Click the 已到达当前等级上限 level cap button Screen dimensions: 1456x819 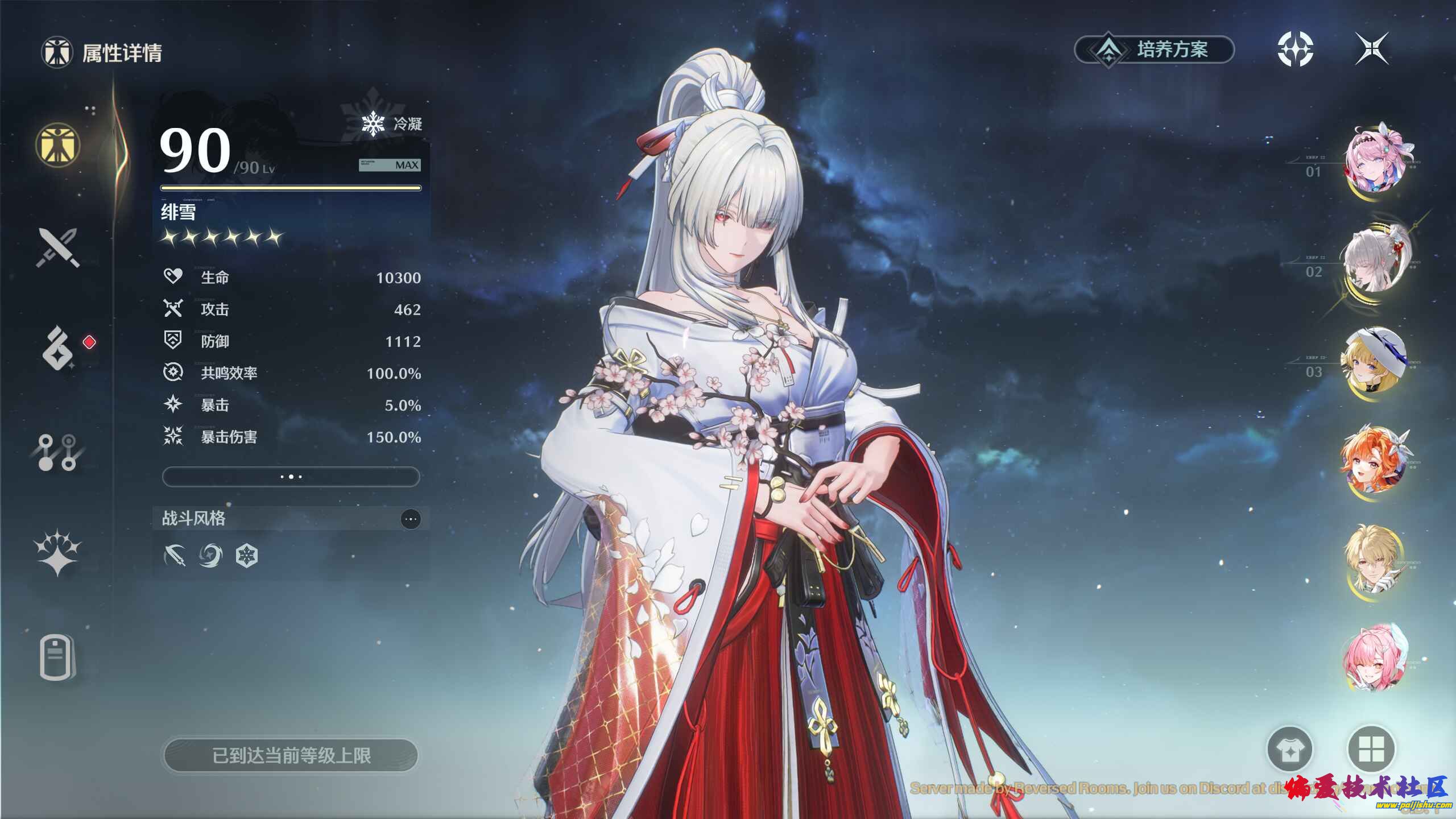click(291, 755)
